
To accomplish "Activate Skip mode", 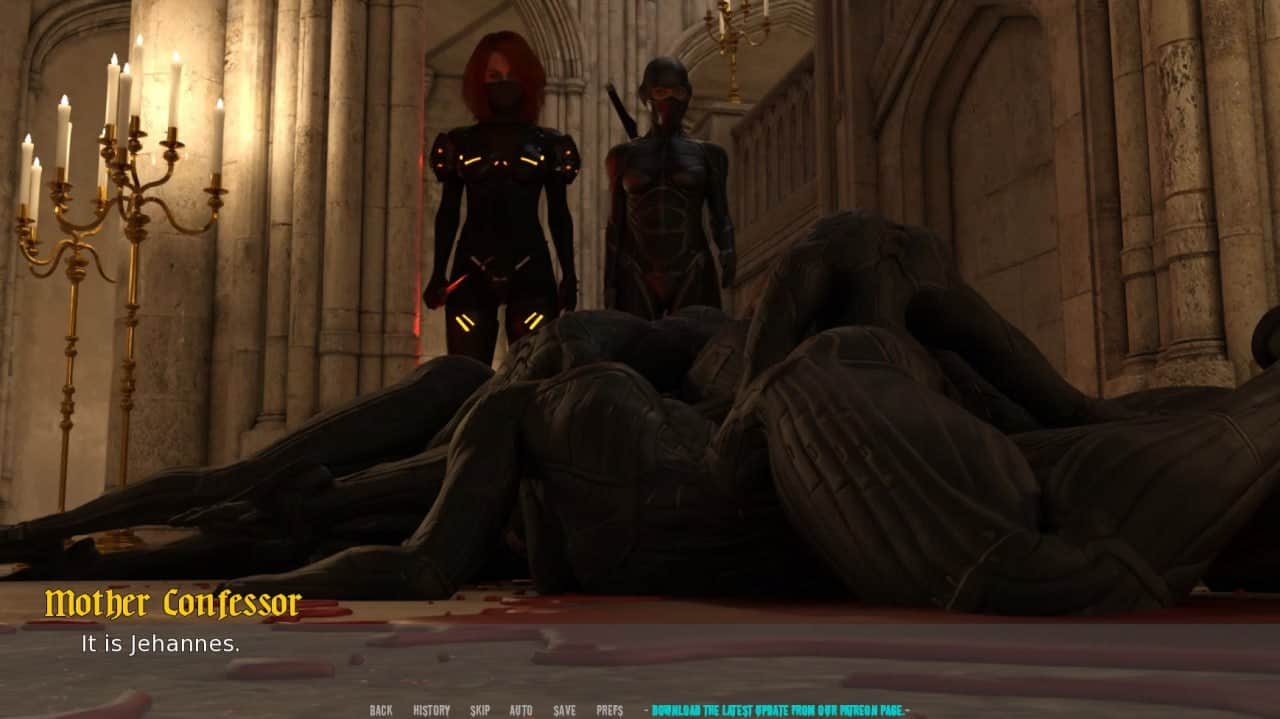I will coord(480,710).
